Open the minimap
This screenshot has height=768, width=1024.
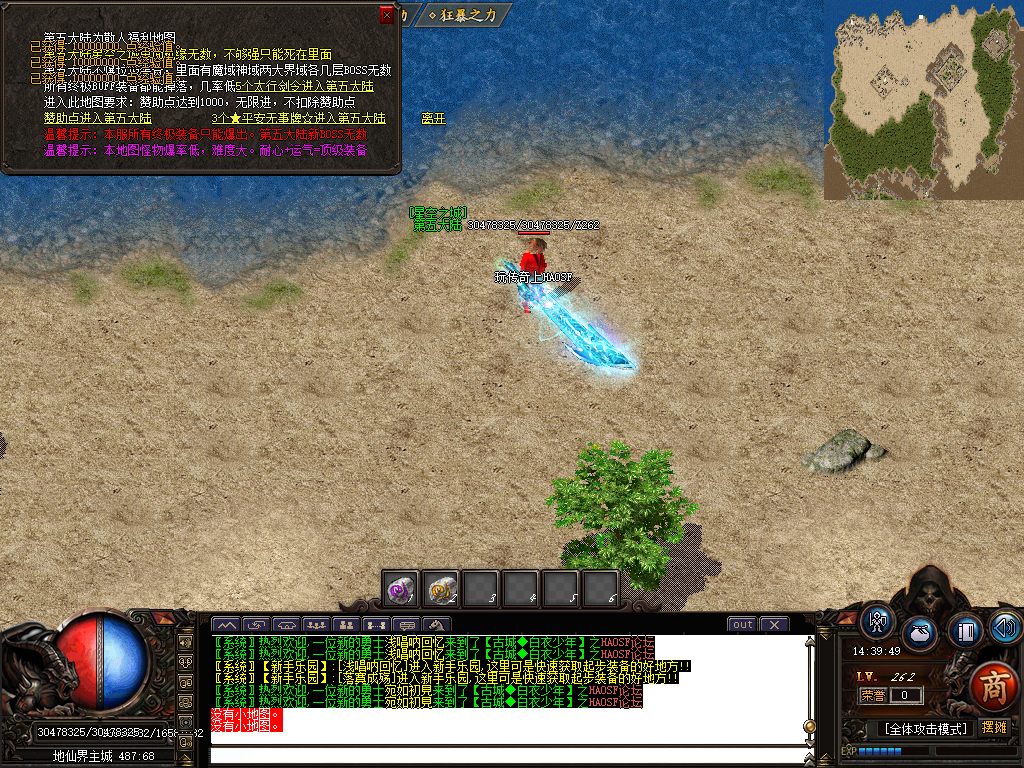point(923,99)
